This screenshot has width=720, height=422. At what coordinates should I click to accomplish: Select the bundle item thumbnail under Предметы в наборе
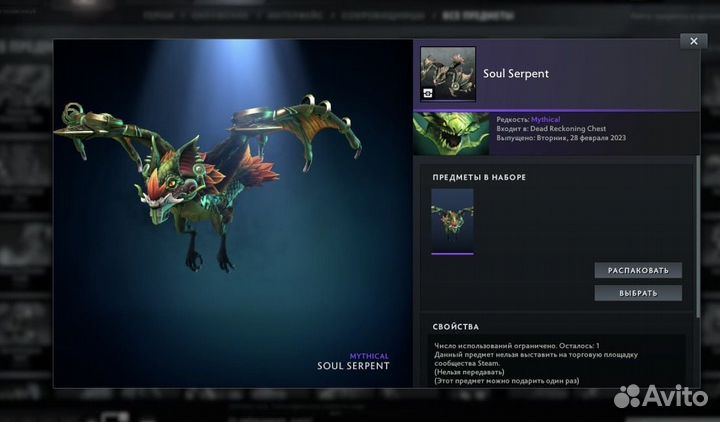pos(452,219)
